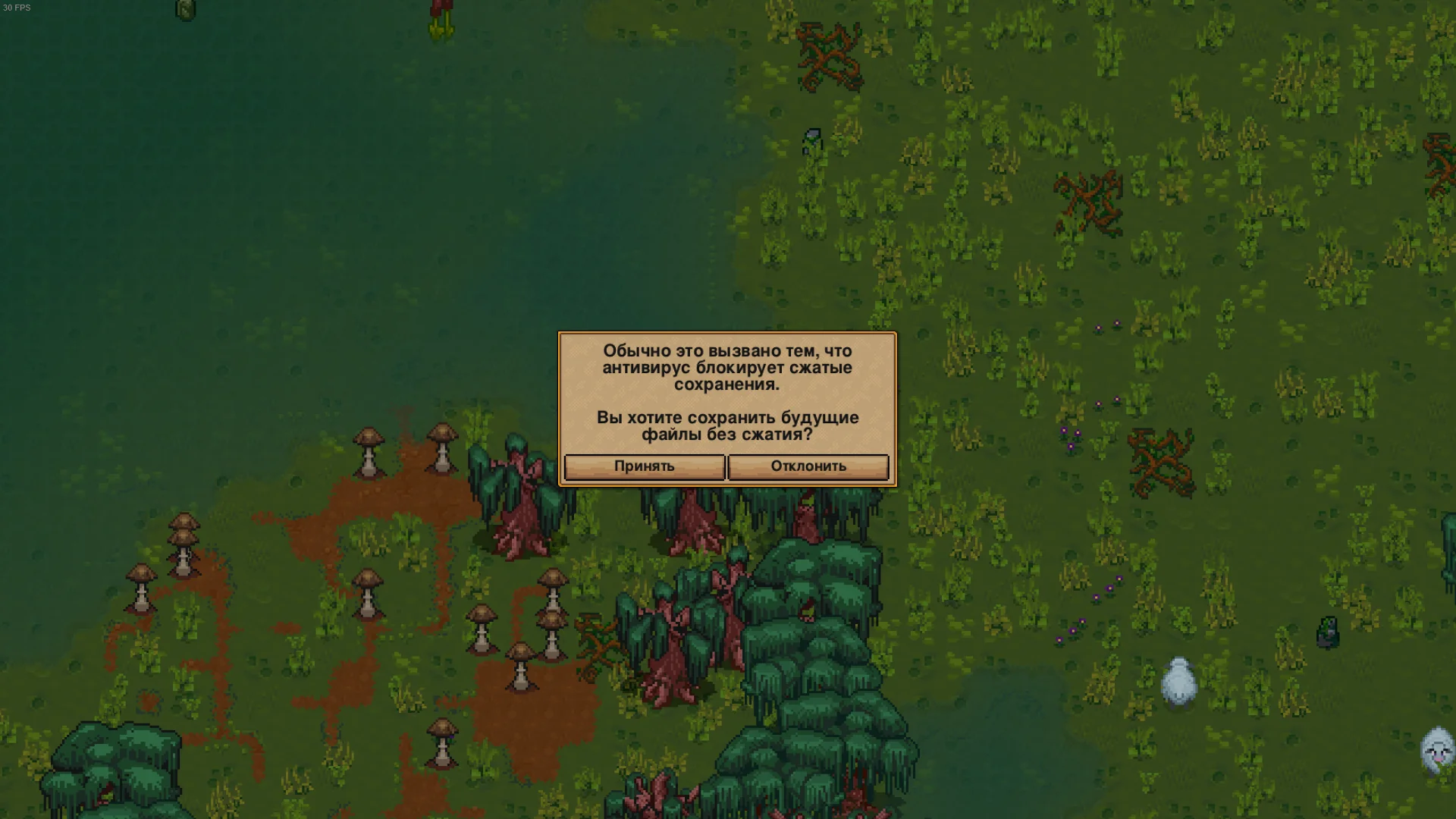Accept saving without compression via Принять
The image size is (1456, 819).
tap(644, 466)
